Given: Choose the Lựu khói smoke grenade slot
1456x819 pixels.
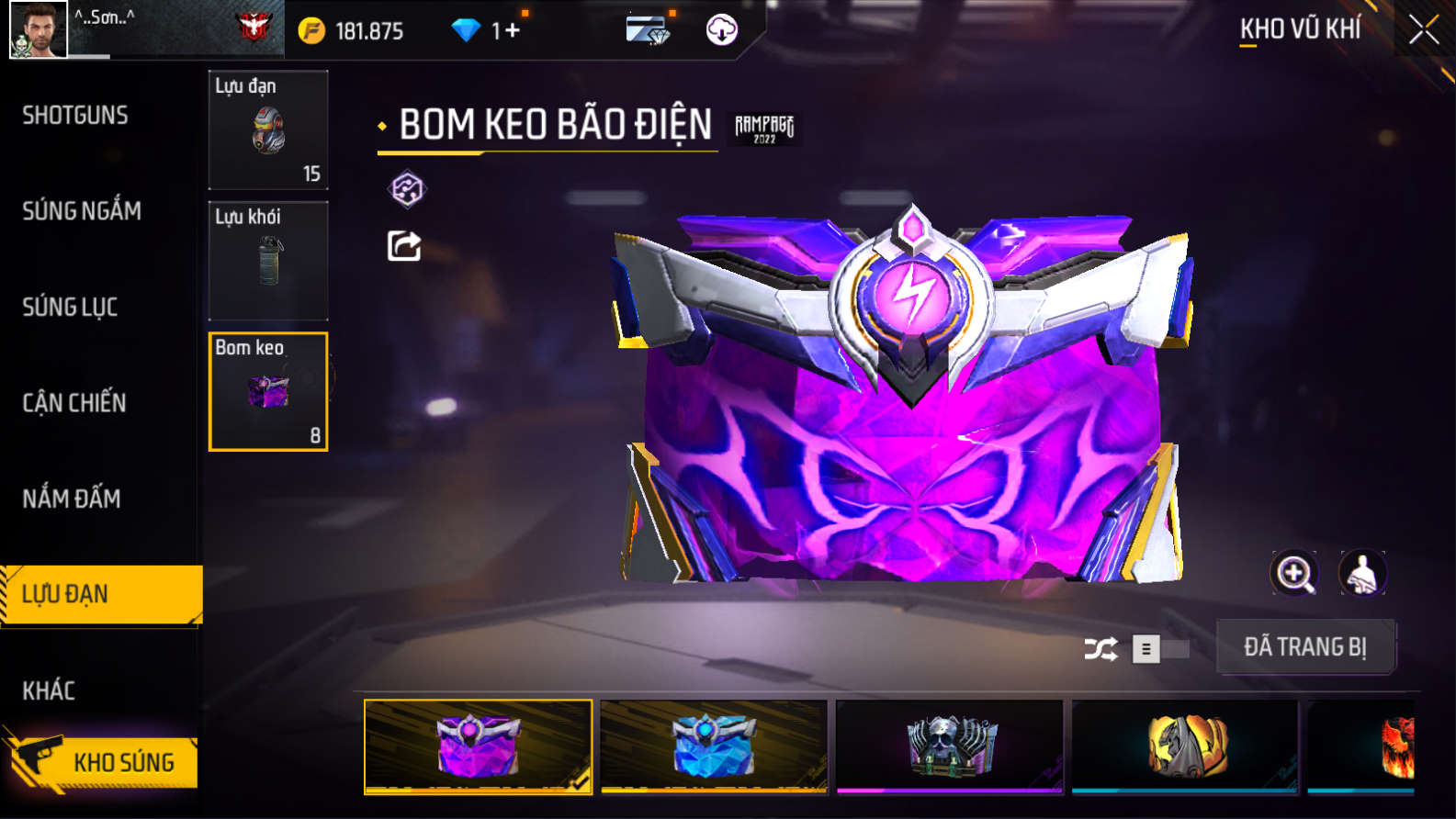Looking at the screenshot, I should (268, 261).
